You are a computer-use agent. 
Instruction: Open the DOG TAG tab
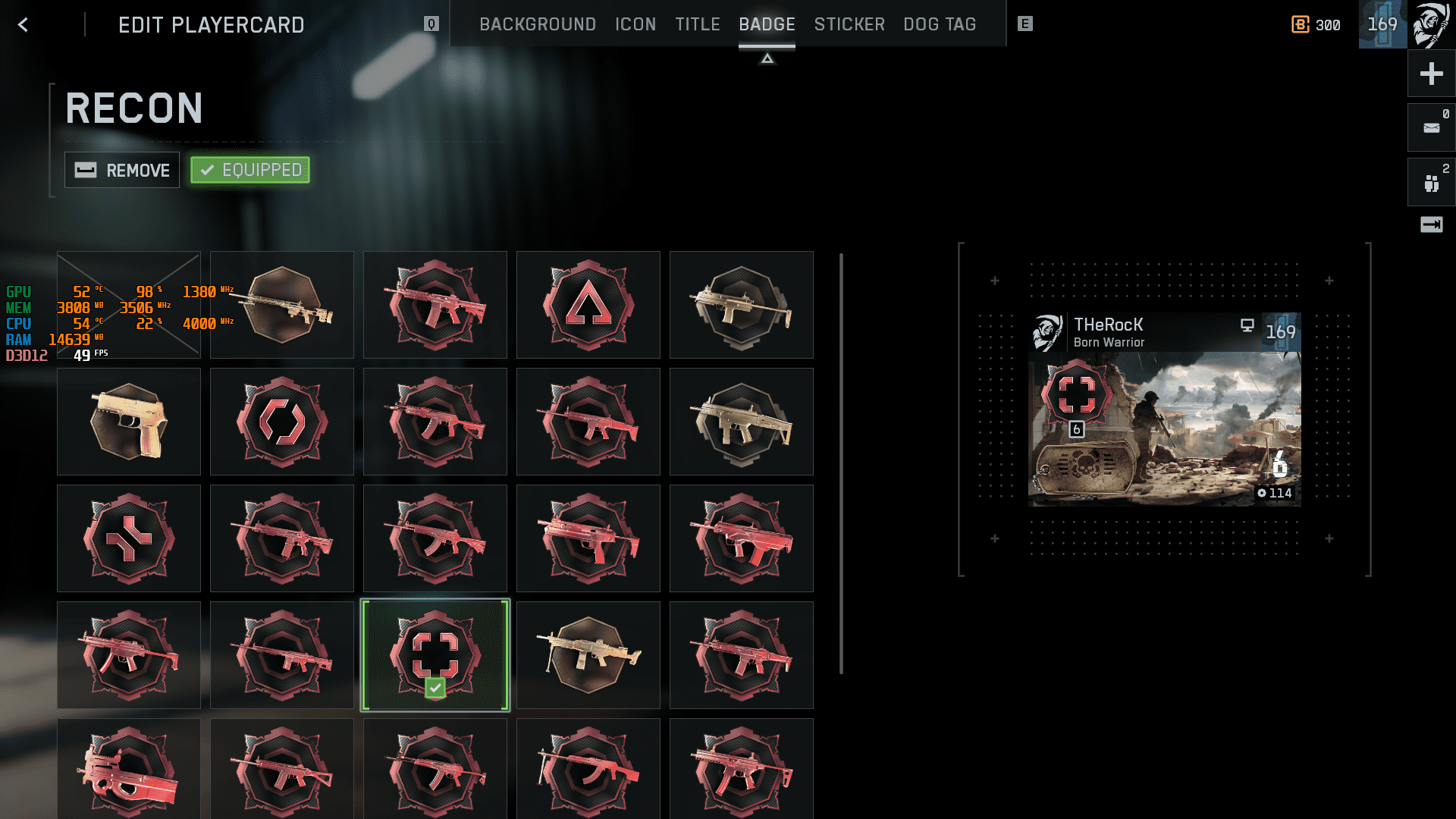pyautogui.click(x=940, y=24)
